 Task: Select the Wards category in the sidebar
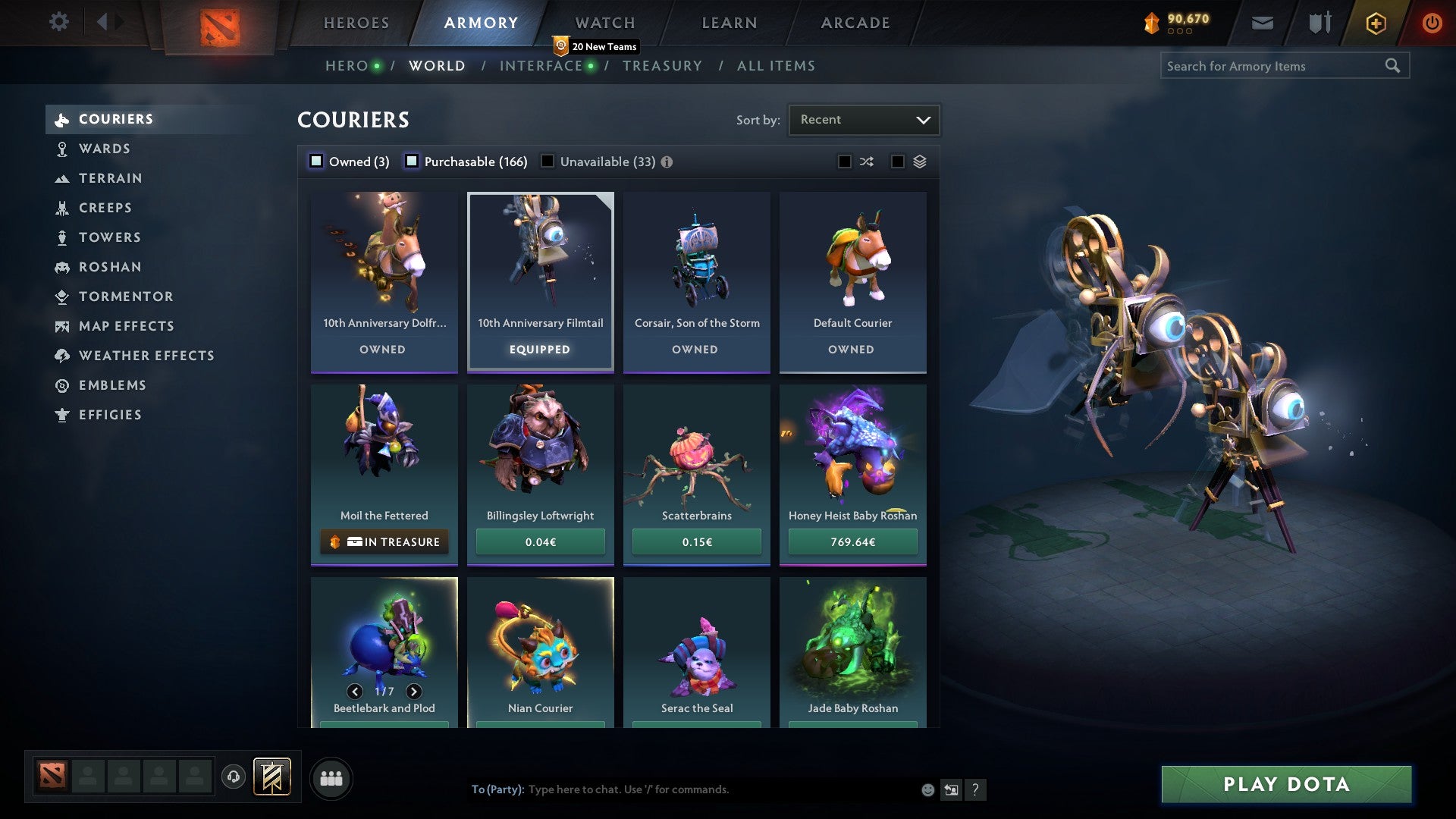click(105, 149)
